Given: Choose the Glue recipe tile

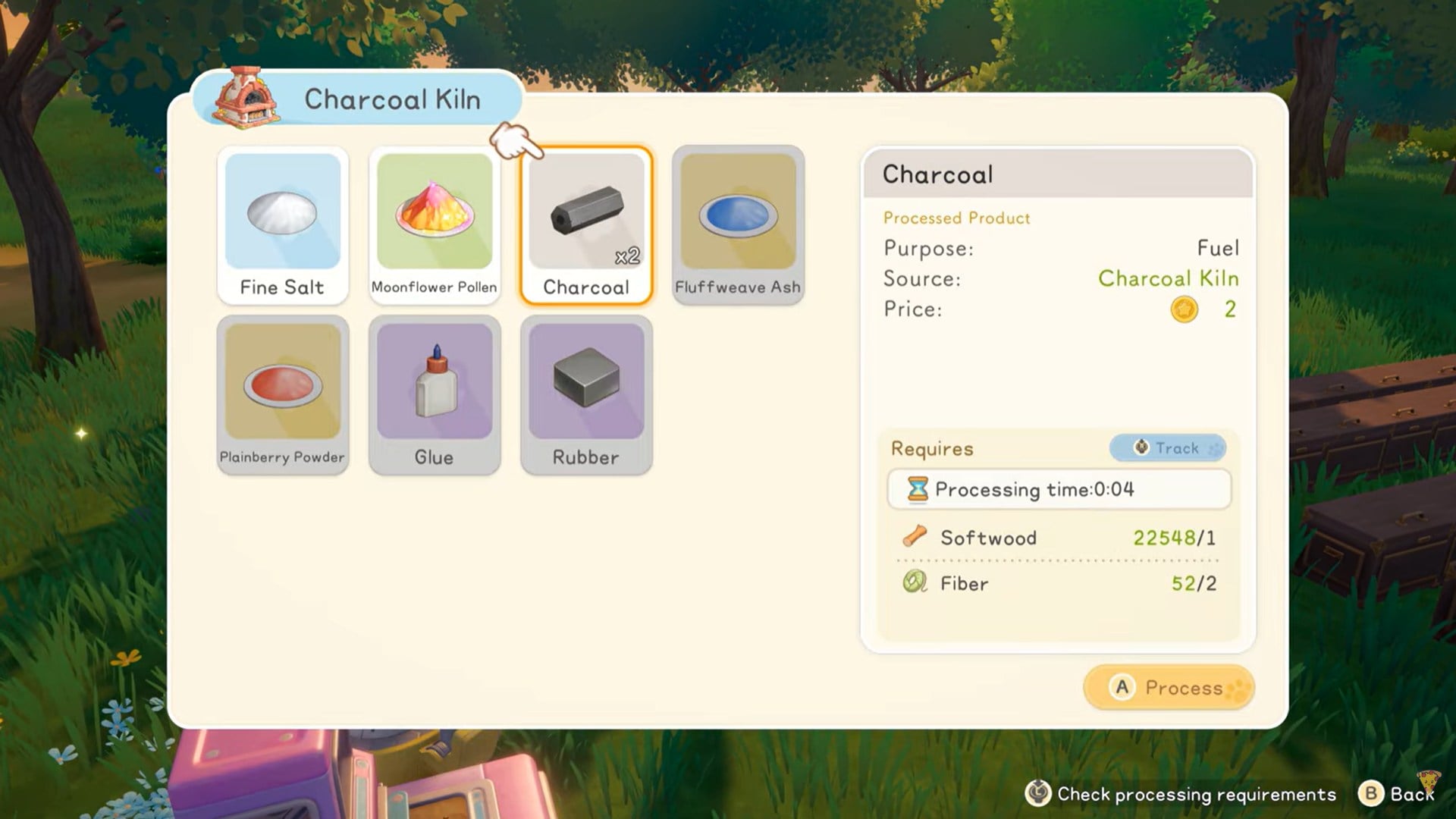Looking at the screenshot, I should click(x=434, y=395).
